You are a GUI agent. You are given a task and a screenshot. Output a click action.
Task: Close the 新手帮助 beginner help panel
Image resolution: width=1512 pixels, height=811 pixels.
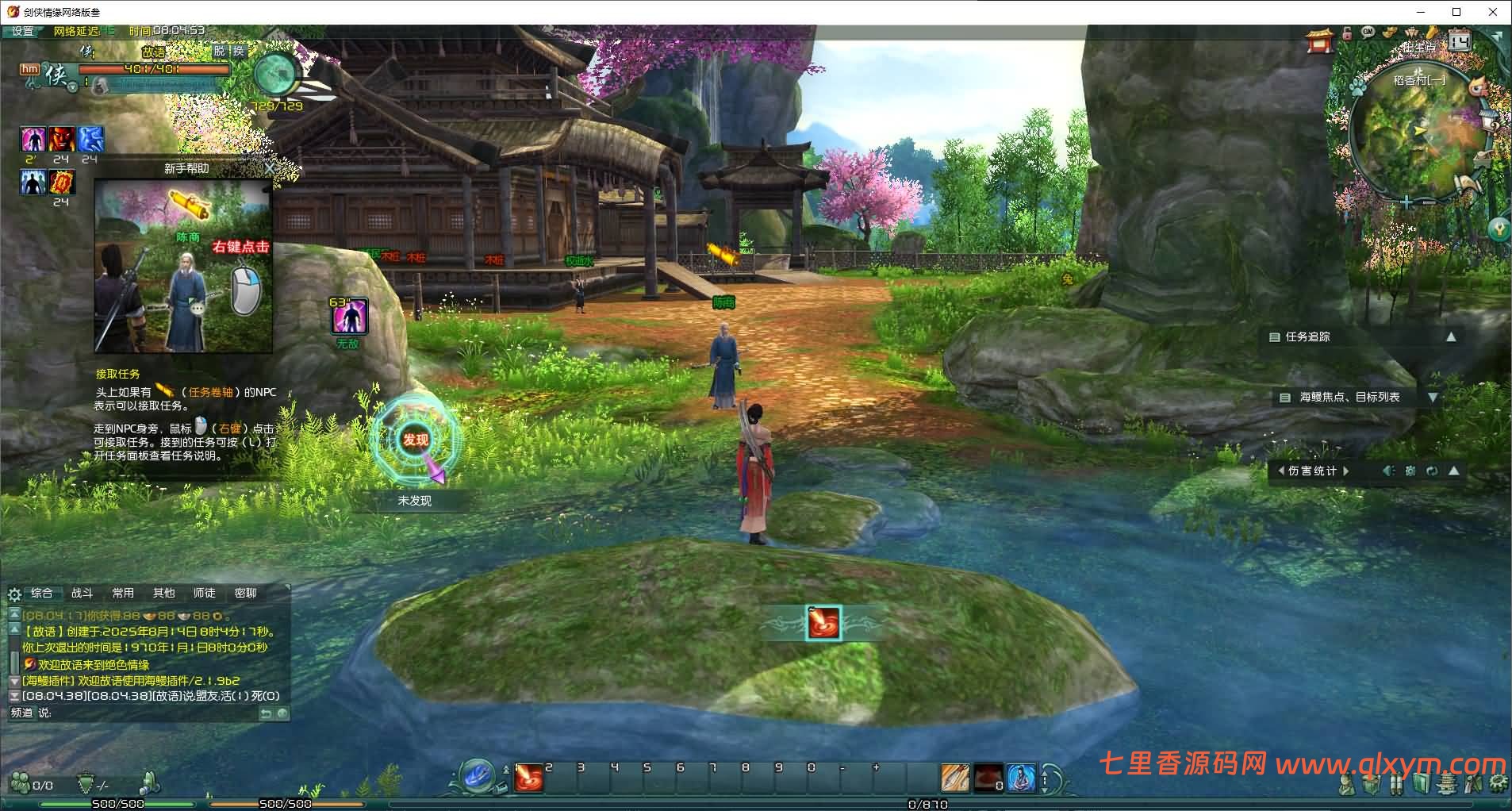[x=270, y=168]
